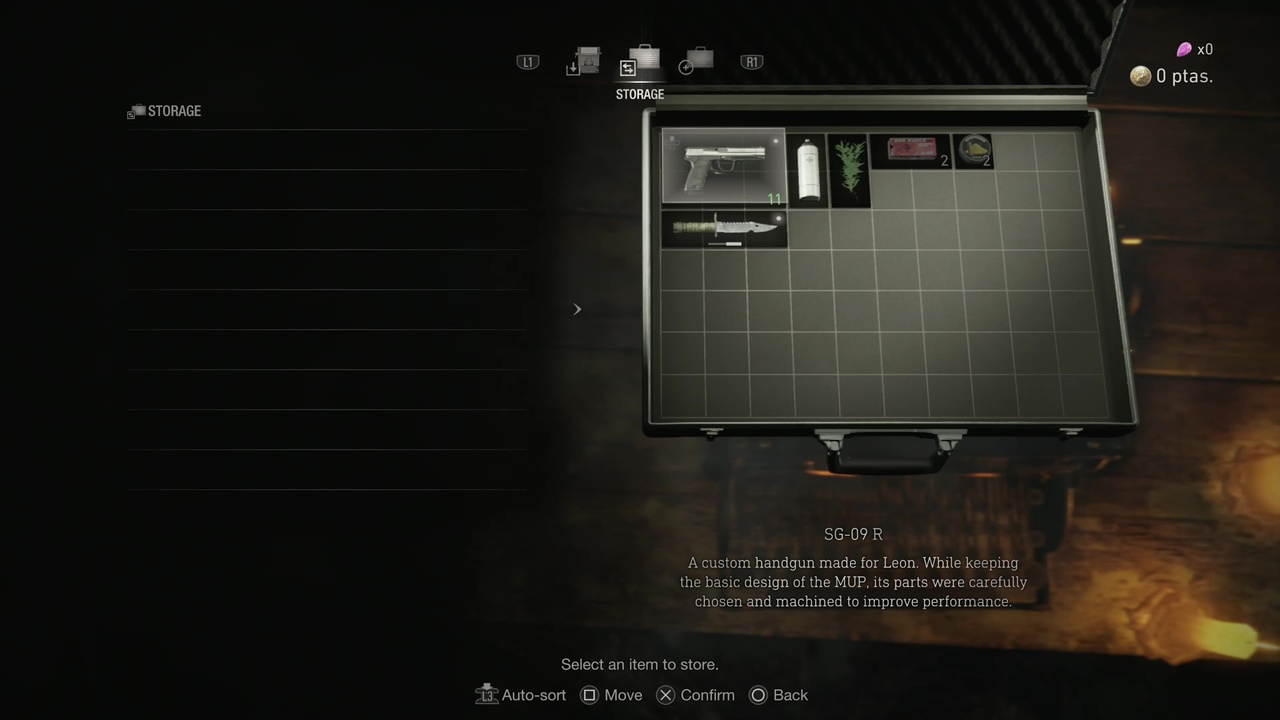Select the SG-09 R handgun in storage
Screen dimensions: 1280x720
723,165
